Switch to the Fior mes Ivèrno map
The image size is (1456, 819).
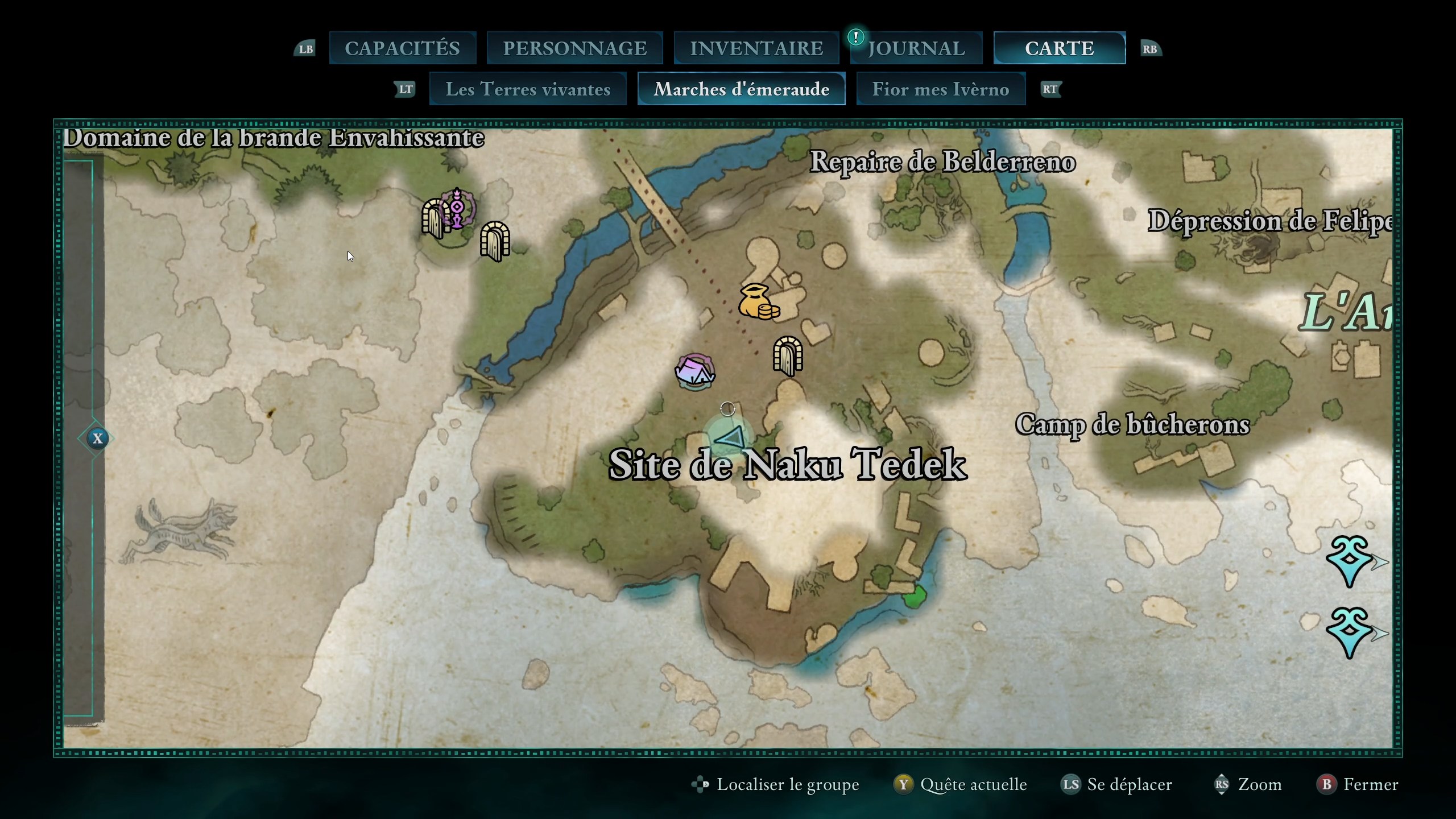tap(941, 89)
